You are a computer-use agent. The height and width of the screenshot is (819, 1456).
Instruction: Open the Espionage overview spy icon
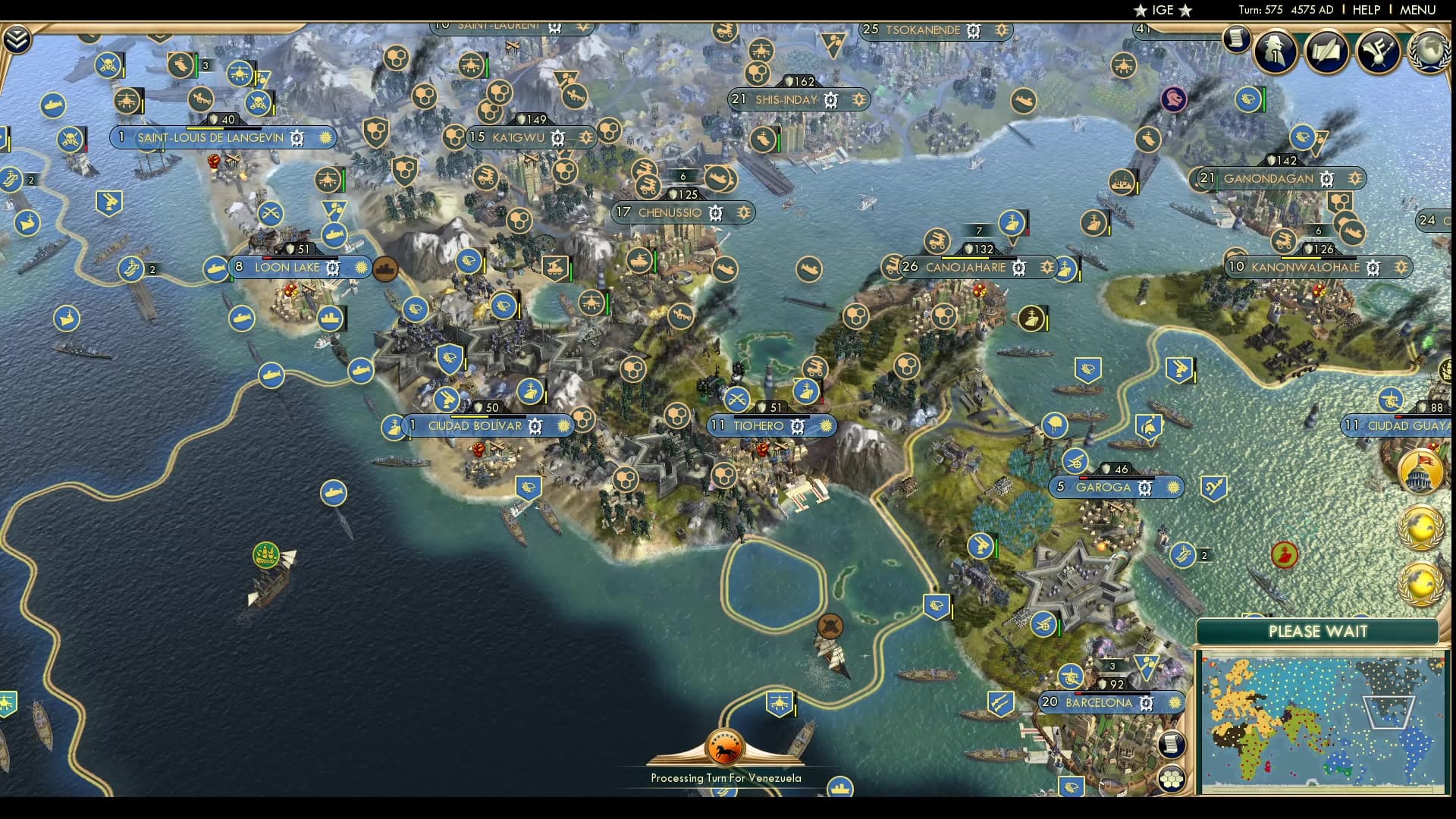1274,52
